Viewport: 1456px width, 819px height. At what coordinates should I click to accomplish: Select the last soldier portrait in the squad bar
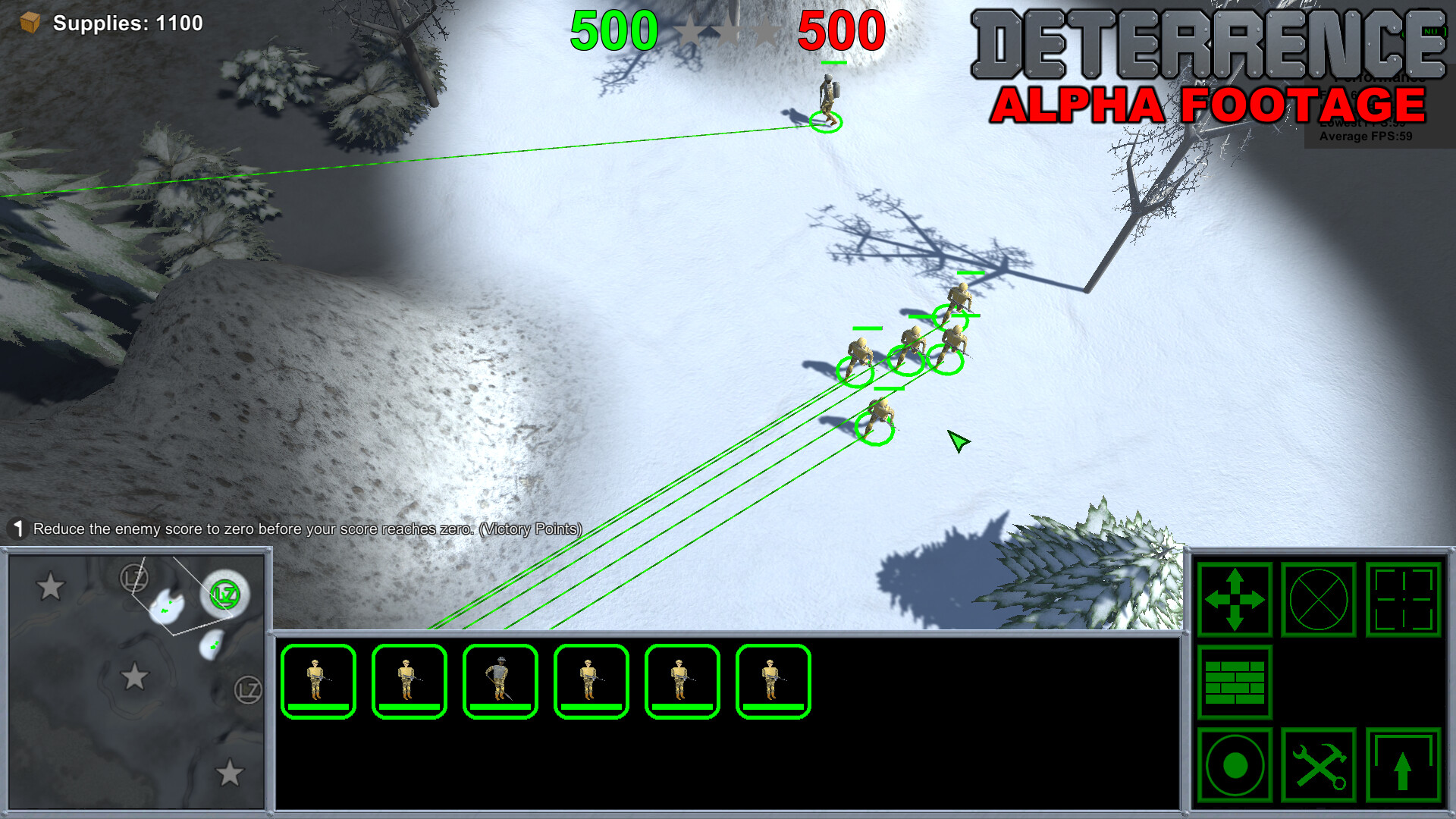click(x=771, y=679)
